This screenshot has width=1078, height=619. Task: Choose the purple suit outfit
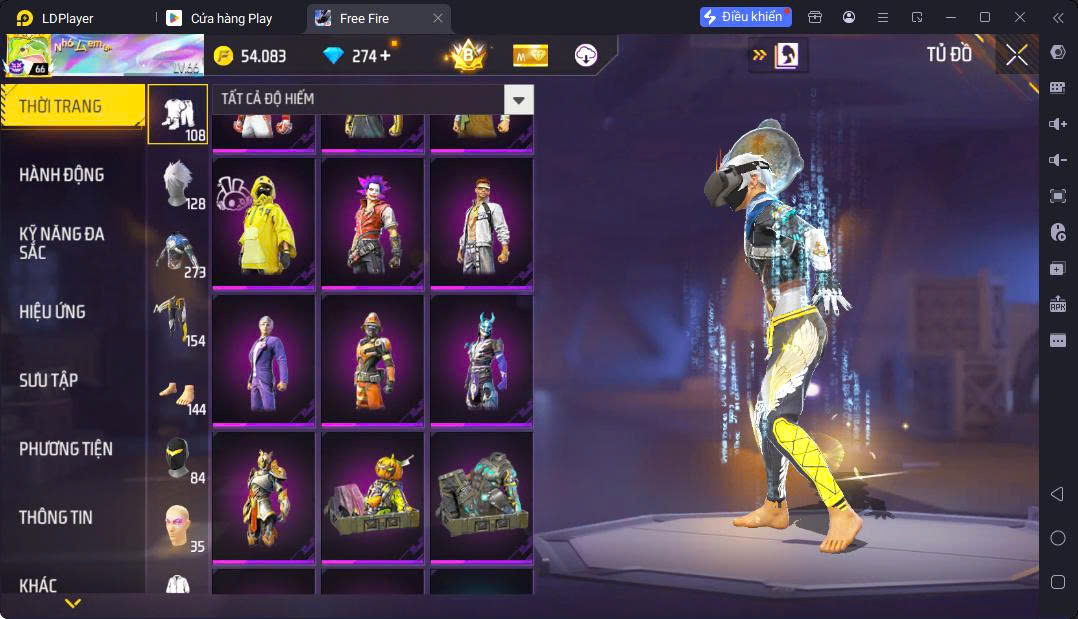[x=264, y=359]
